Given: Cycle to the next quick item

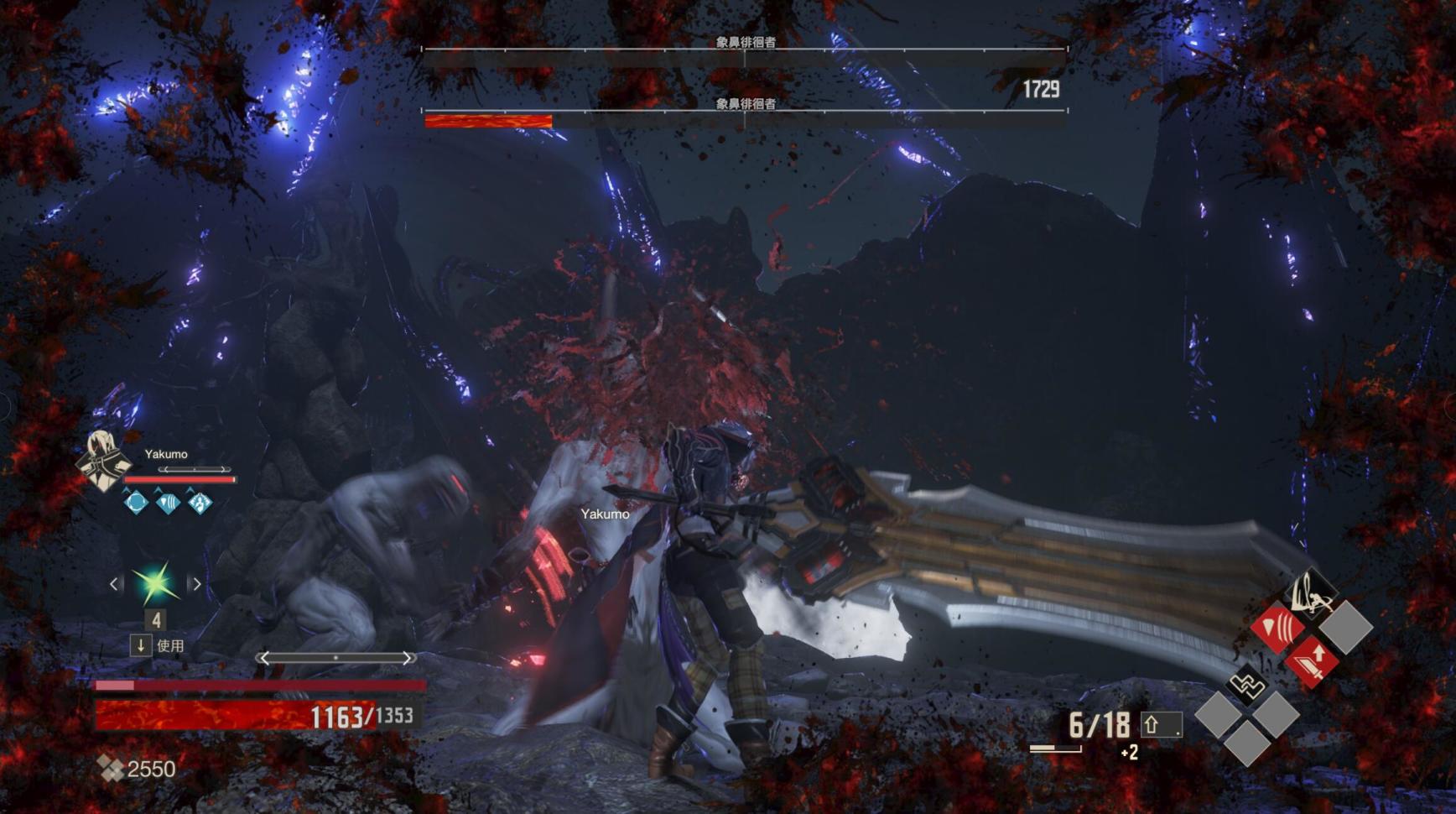Looking at the screenshot, I should tap(196, 584).
